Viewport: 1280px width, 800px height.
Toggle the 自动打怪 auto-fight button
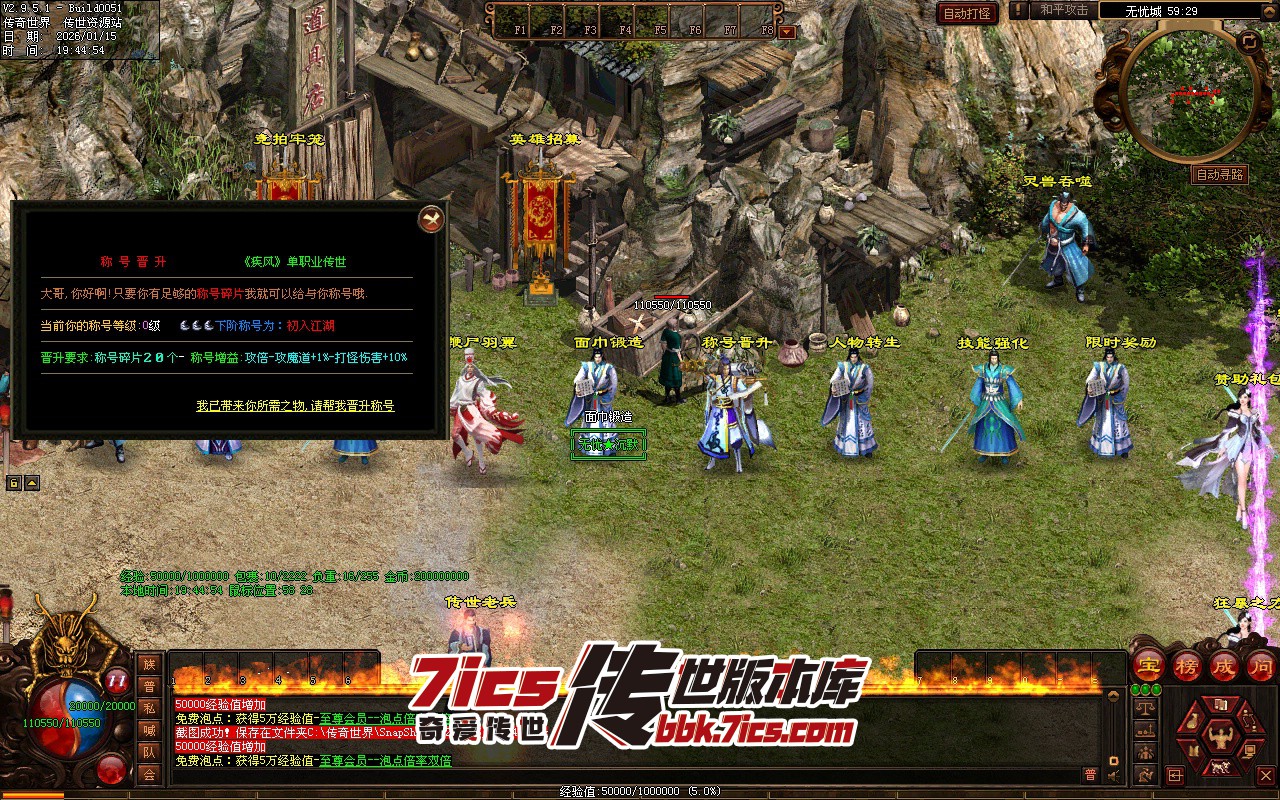tap(967, 13)
